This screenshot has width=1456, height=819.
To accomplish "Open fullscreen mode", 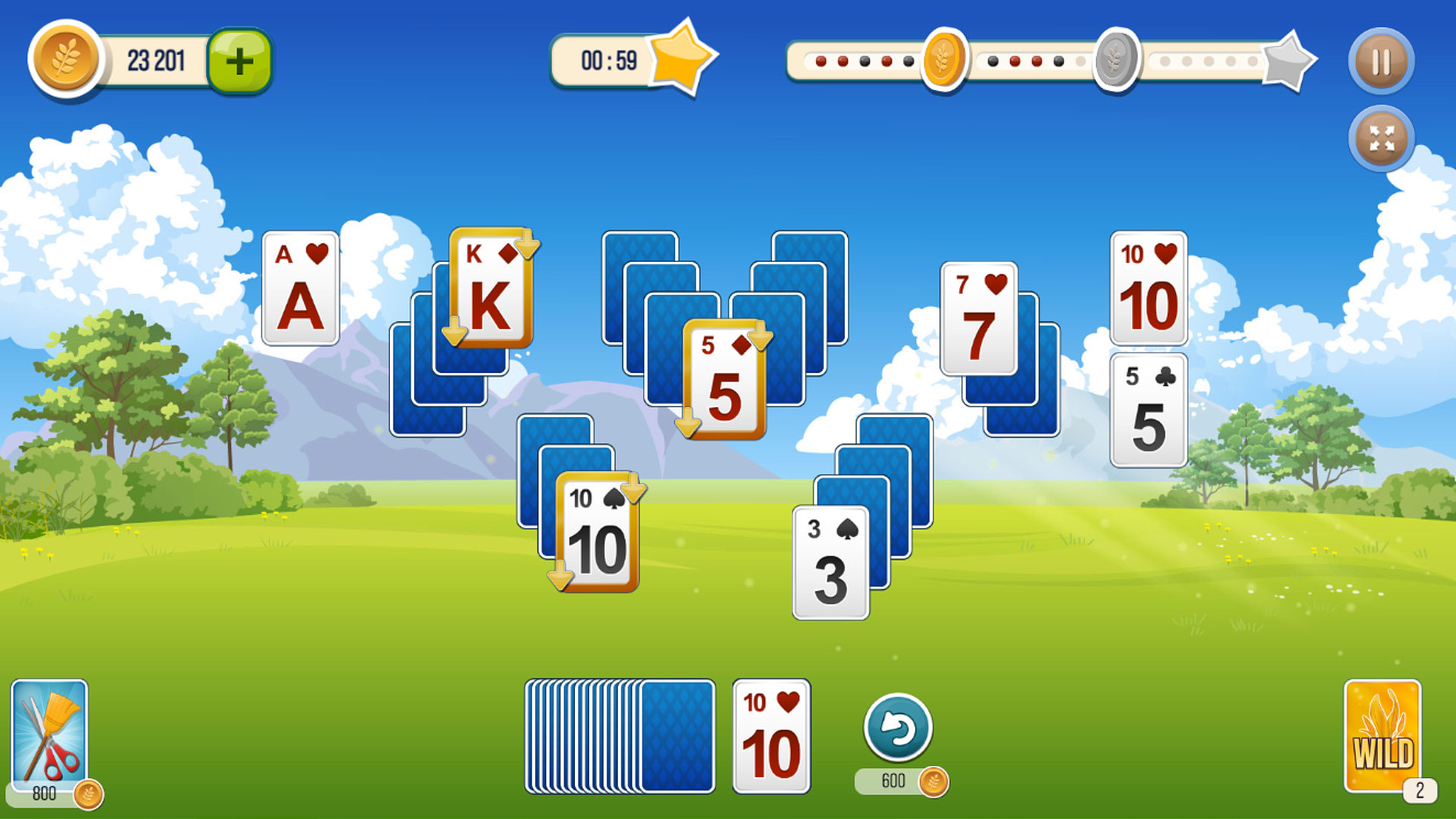I will 1382,138.
